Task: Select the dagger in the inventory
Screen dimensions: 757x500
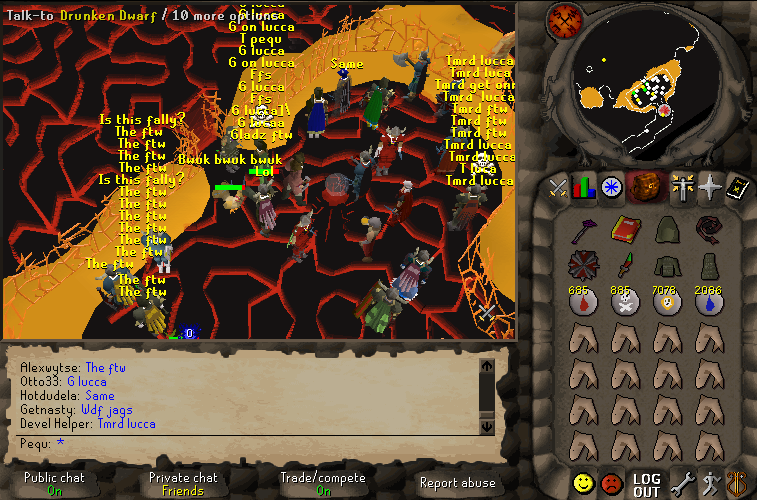Action: 625,266
